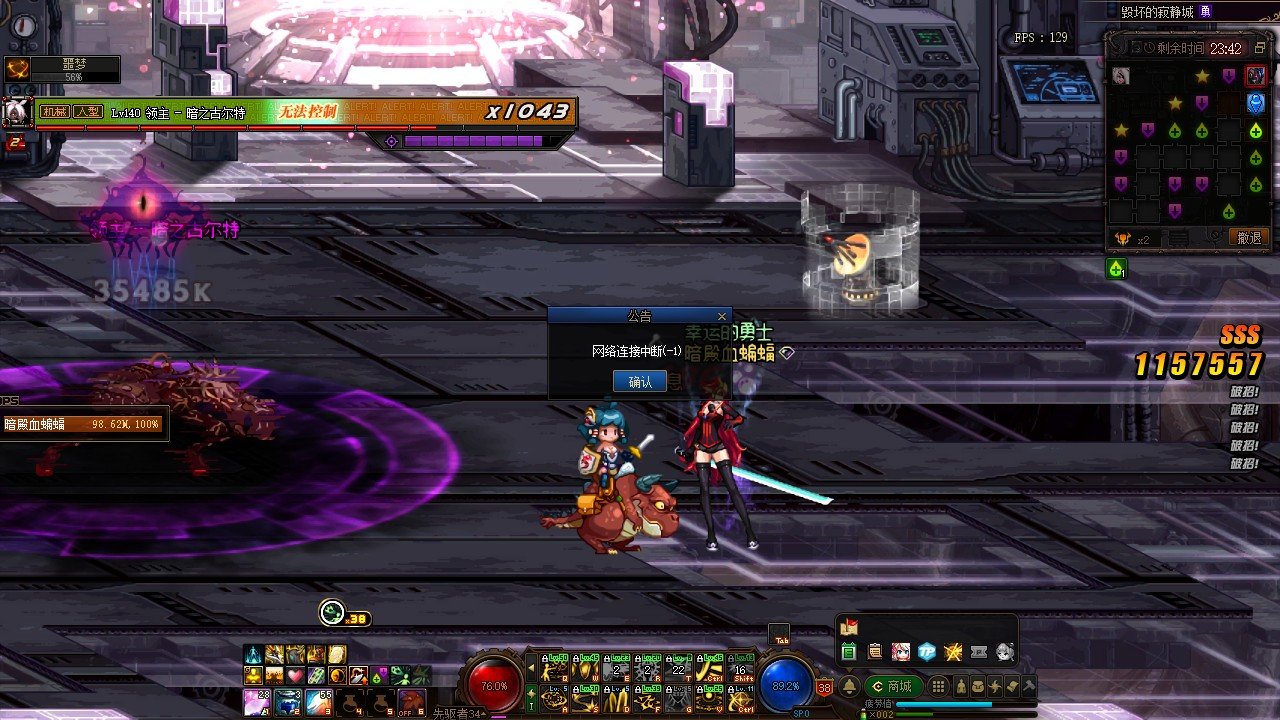The image size is (1280, 720).
Task: Click the pink heart buff icon
Action: tap(293, 675)
